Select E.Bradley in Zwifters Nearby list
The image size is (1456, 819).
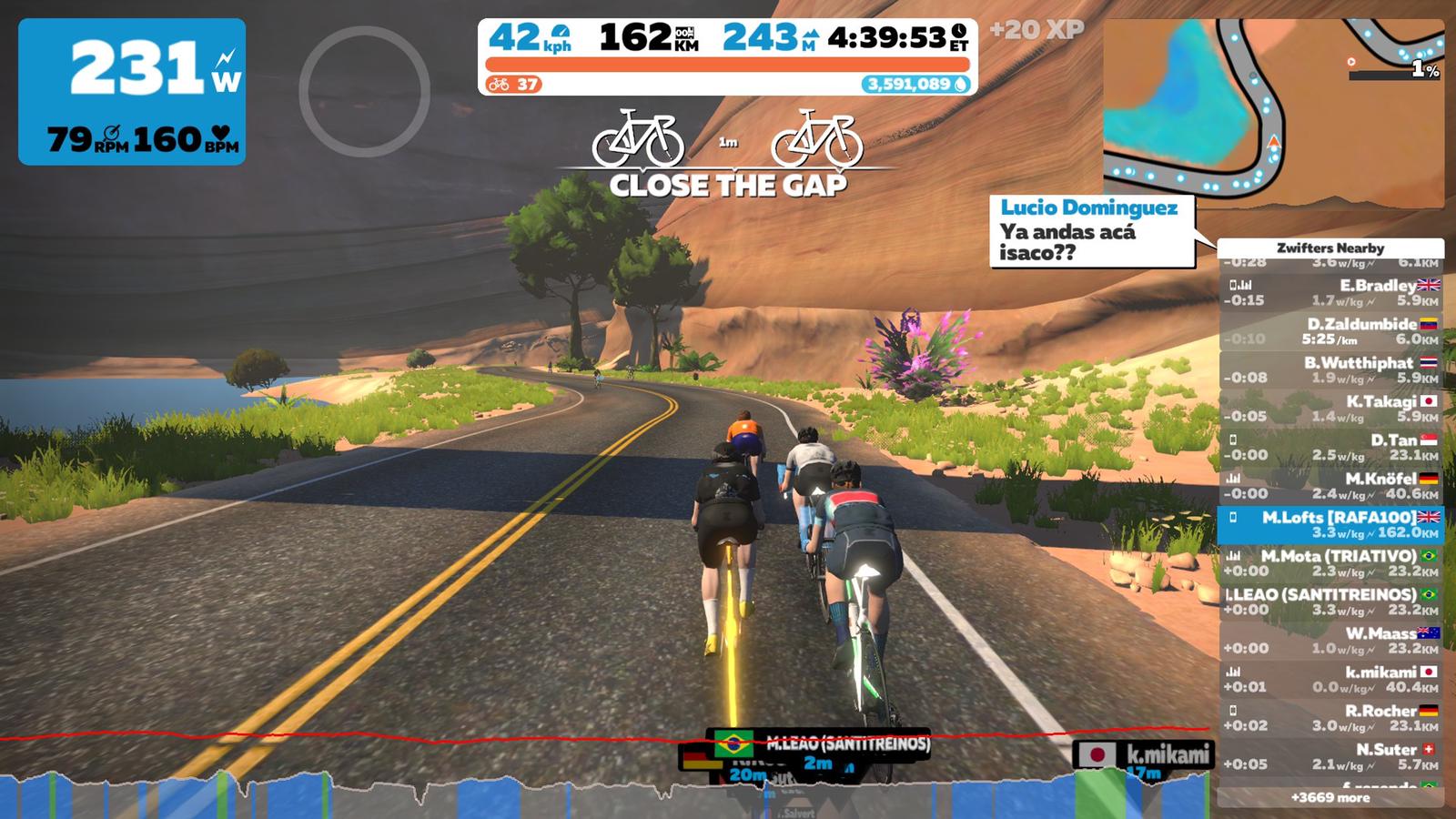coord(1330,292)
